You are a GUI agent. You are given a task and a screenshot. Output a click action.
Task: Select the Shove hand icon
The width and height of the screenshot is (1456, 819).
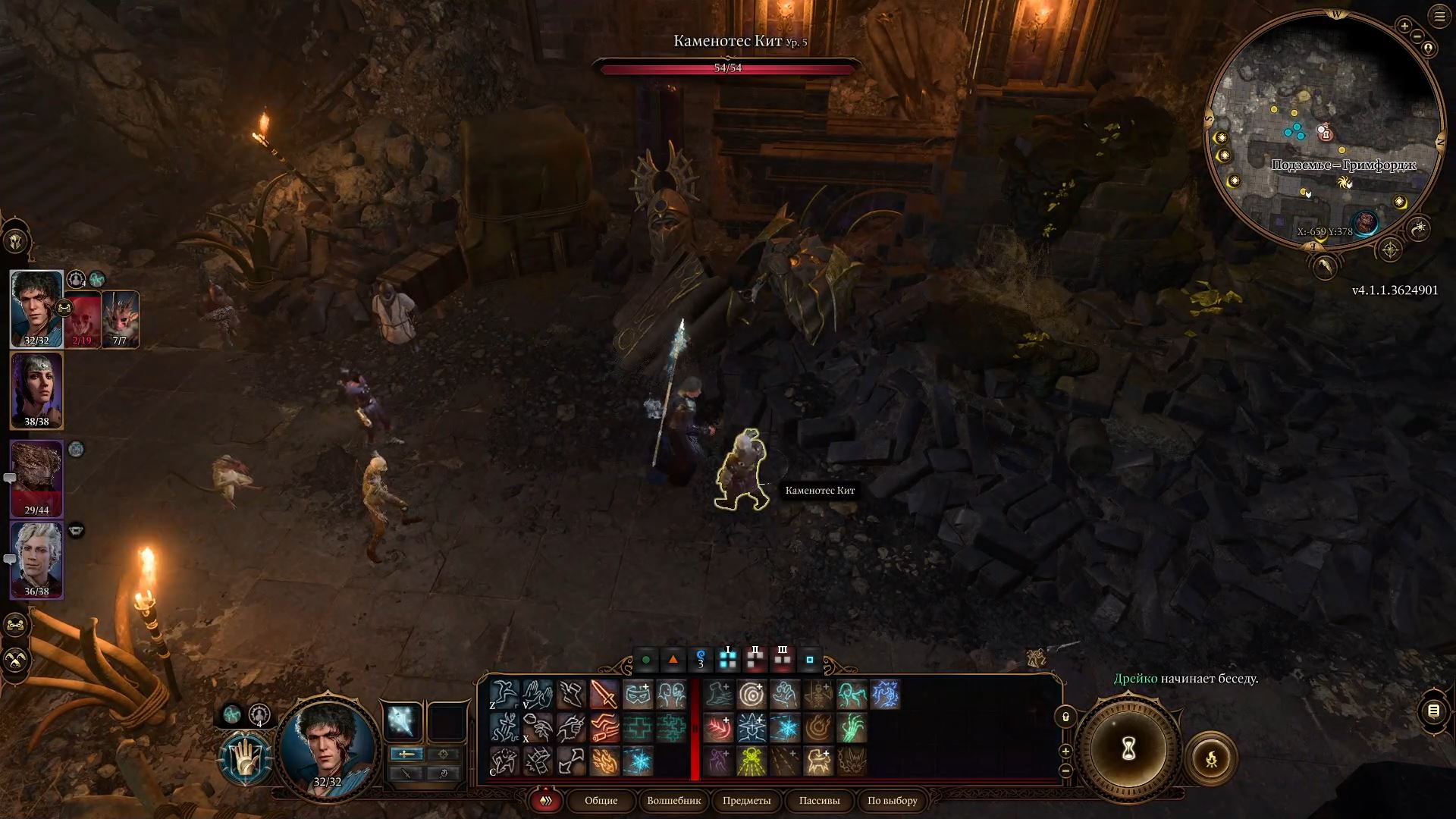pos(538,695)
